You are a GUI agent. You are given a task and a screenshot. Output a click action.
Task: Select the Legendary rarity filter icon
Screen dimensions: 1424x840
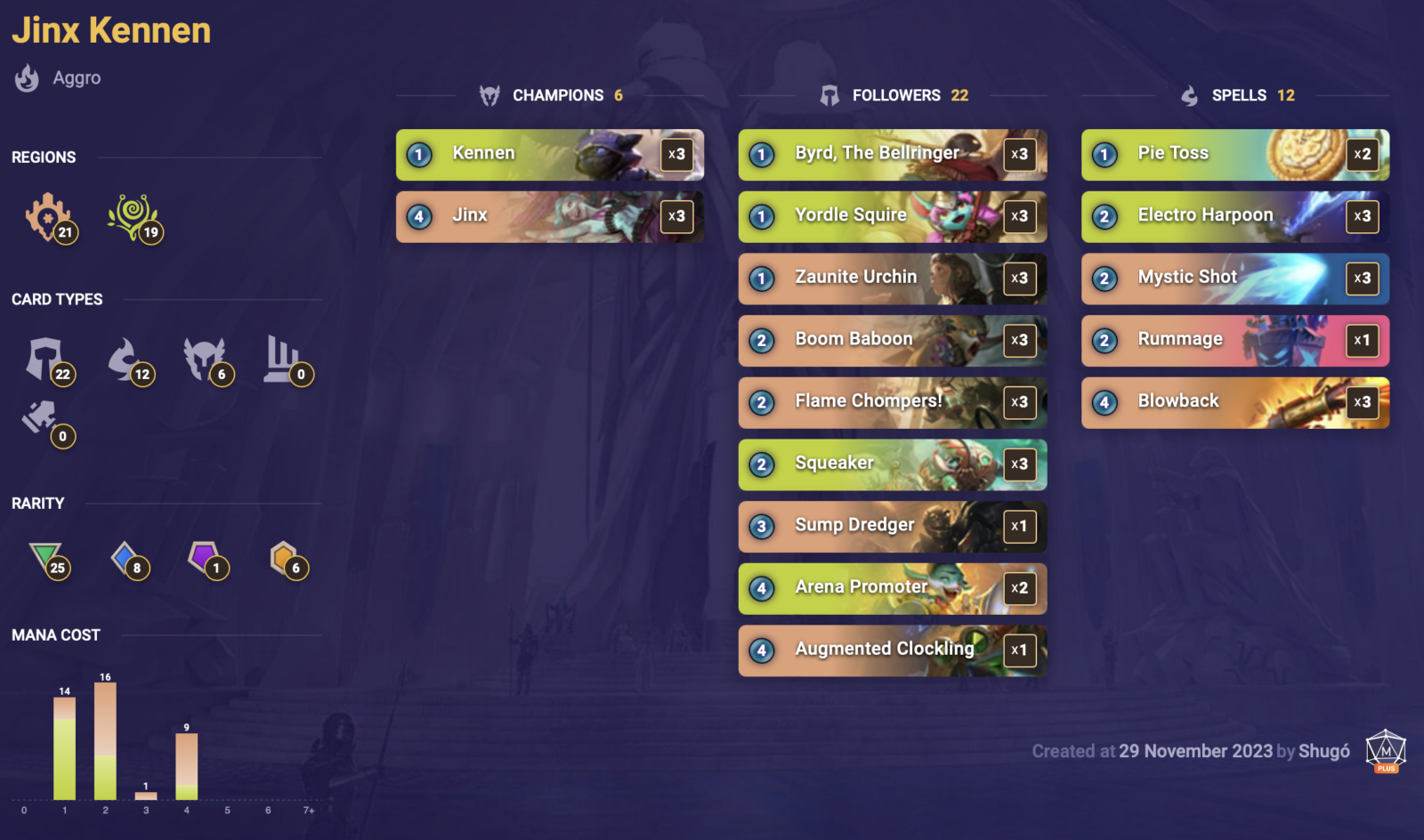point(283,556)
